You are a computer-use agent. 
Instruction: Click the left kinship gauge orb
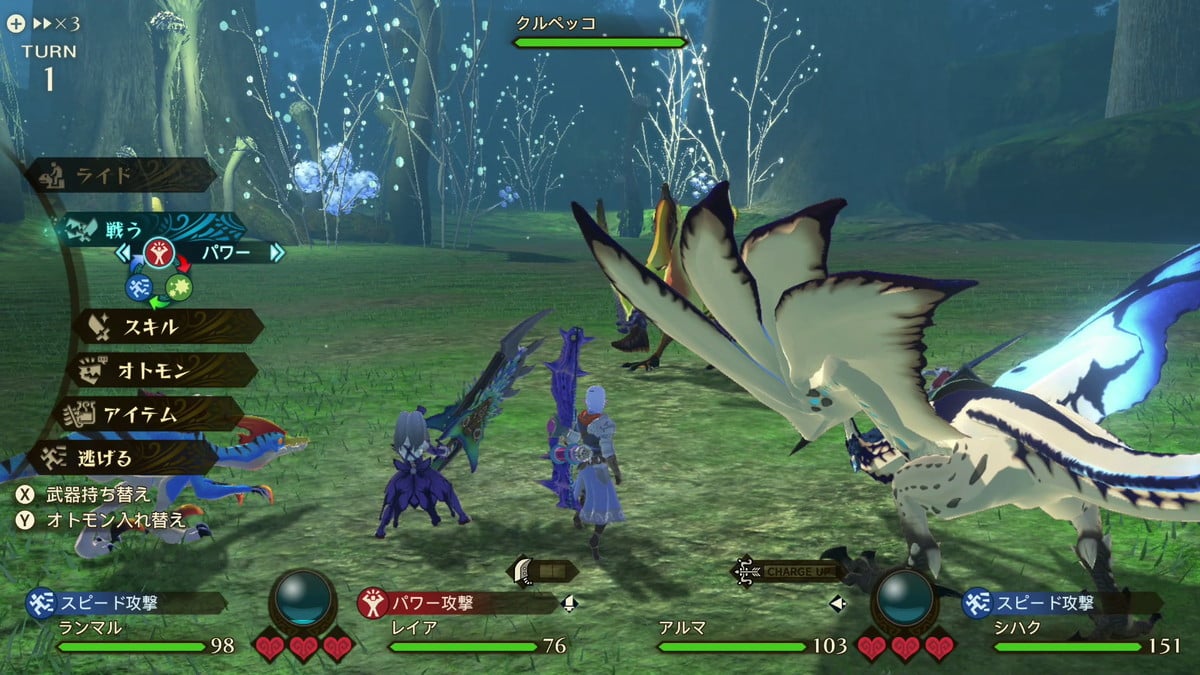pyautogui.click(x=304, y=598)
